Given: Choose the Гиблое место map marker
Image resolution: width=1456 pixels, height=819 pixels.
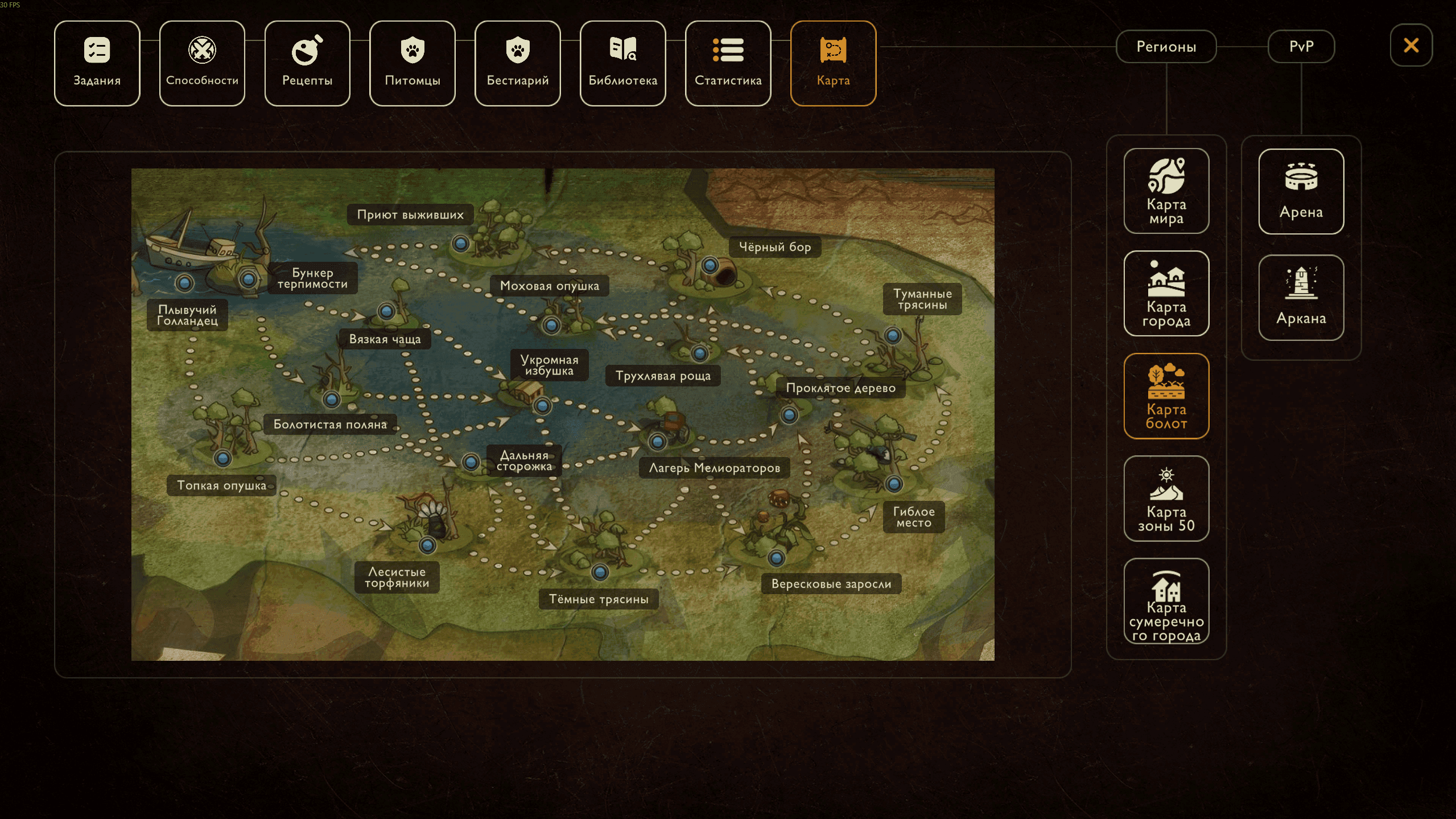Looking at the screenshot, I should [x=894, y=484].
